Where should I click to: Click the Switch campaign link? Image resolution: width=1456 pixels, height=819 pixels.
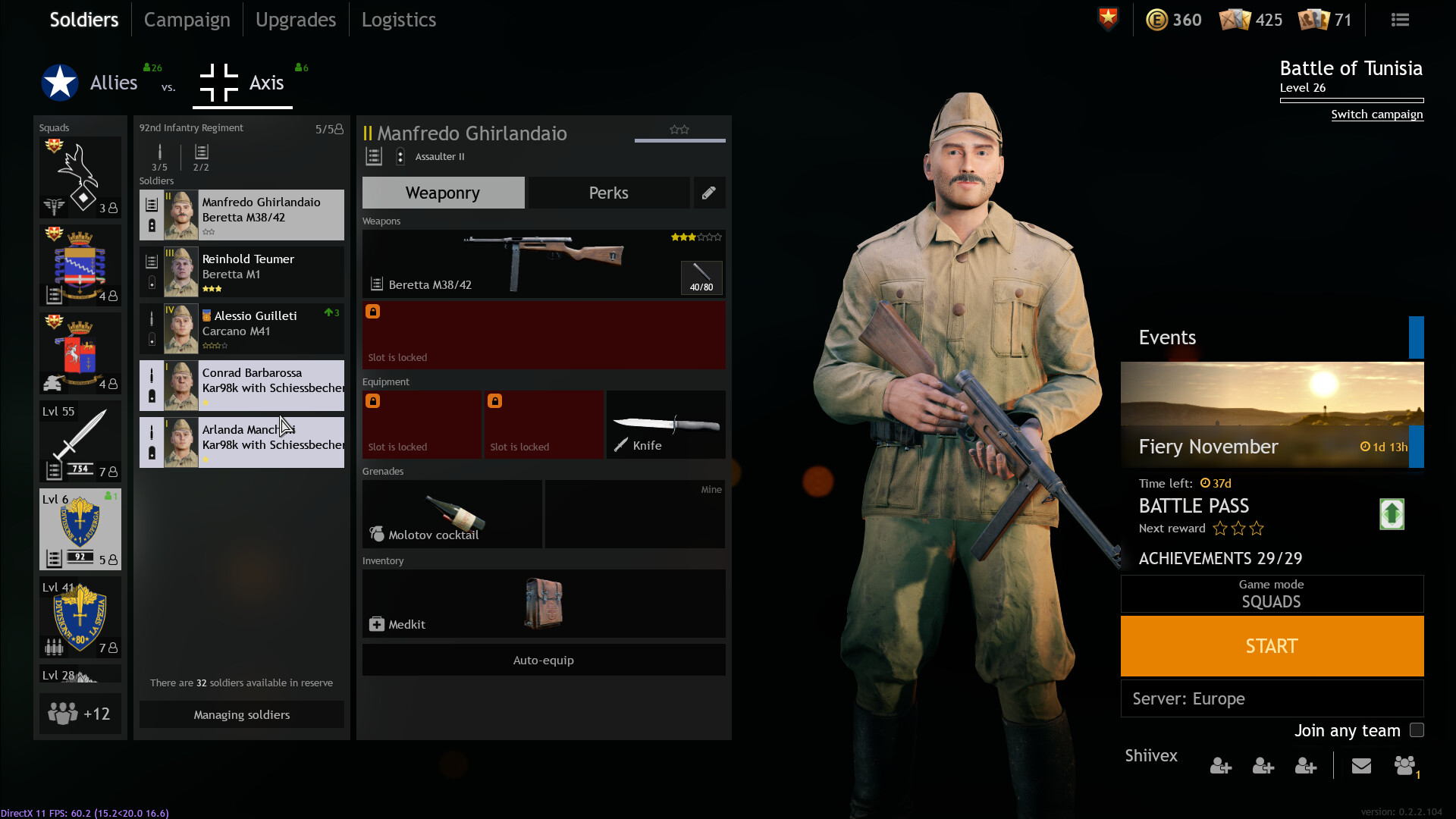pos(1376,115)
